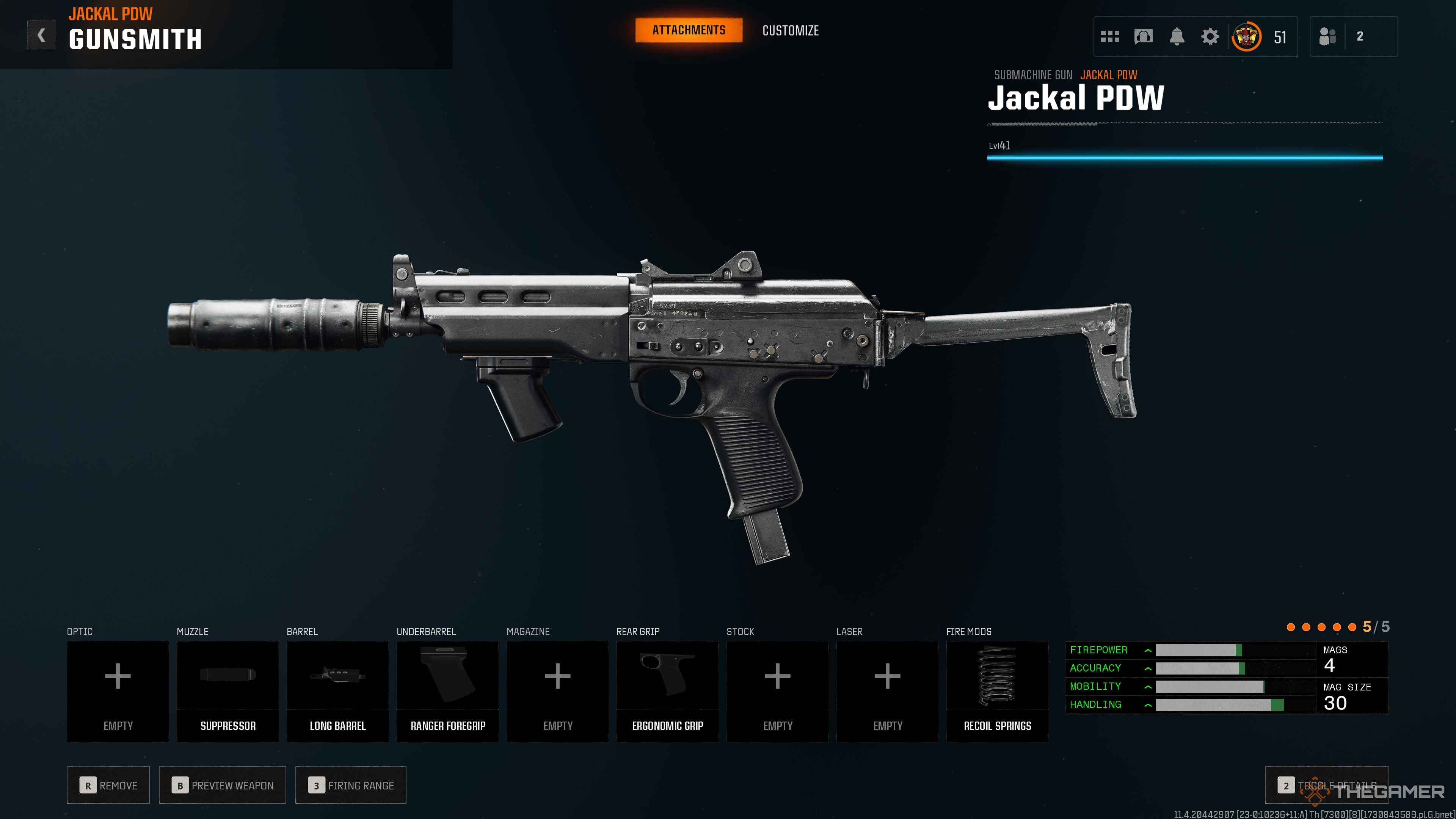This screenshot has height=819, width=1456.
Task: Open the empty Stock slot
Action: pyautogui.click(x=777, y=691)
